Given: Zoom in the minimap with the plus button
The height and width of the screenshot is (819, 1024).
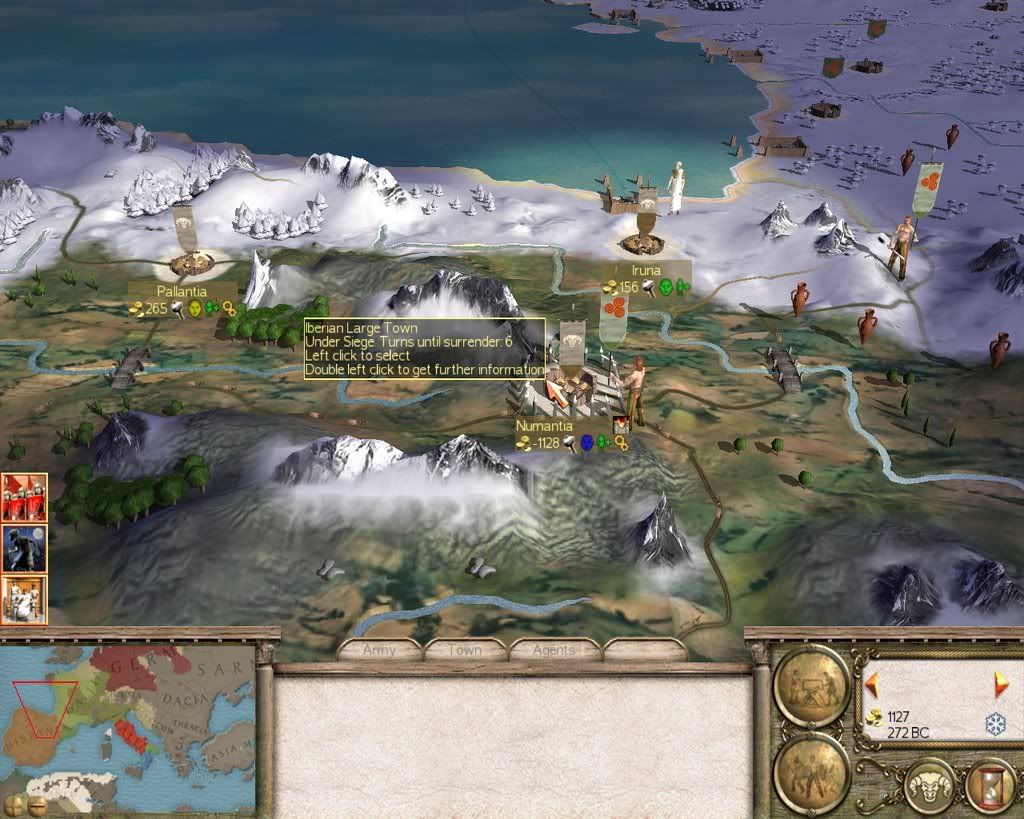Looking at the screenshot, I should point(14,804).
